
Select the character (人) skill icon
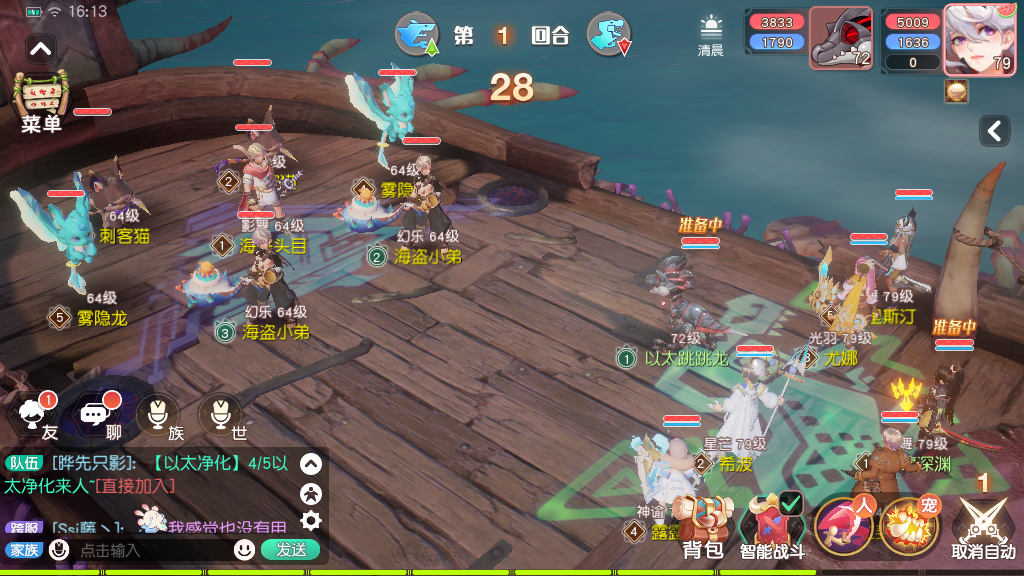(x=843, y=526)
